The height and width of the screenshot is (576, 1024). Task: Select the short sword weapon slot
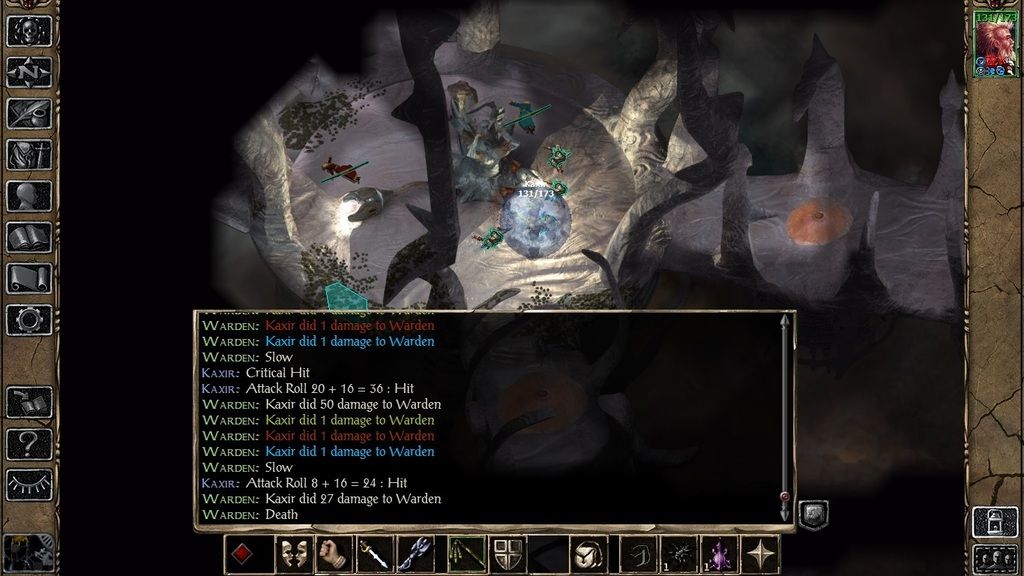pyautogui.click(x=375, y=554)
